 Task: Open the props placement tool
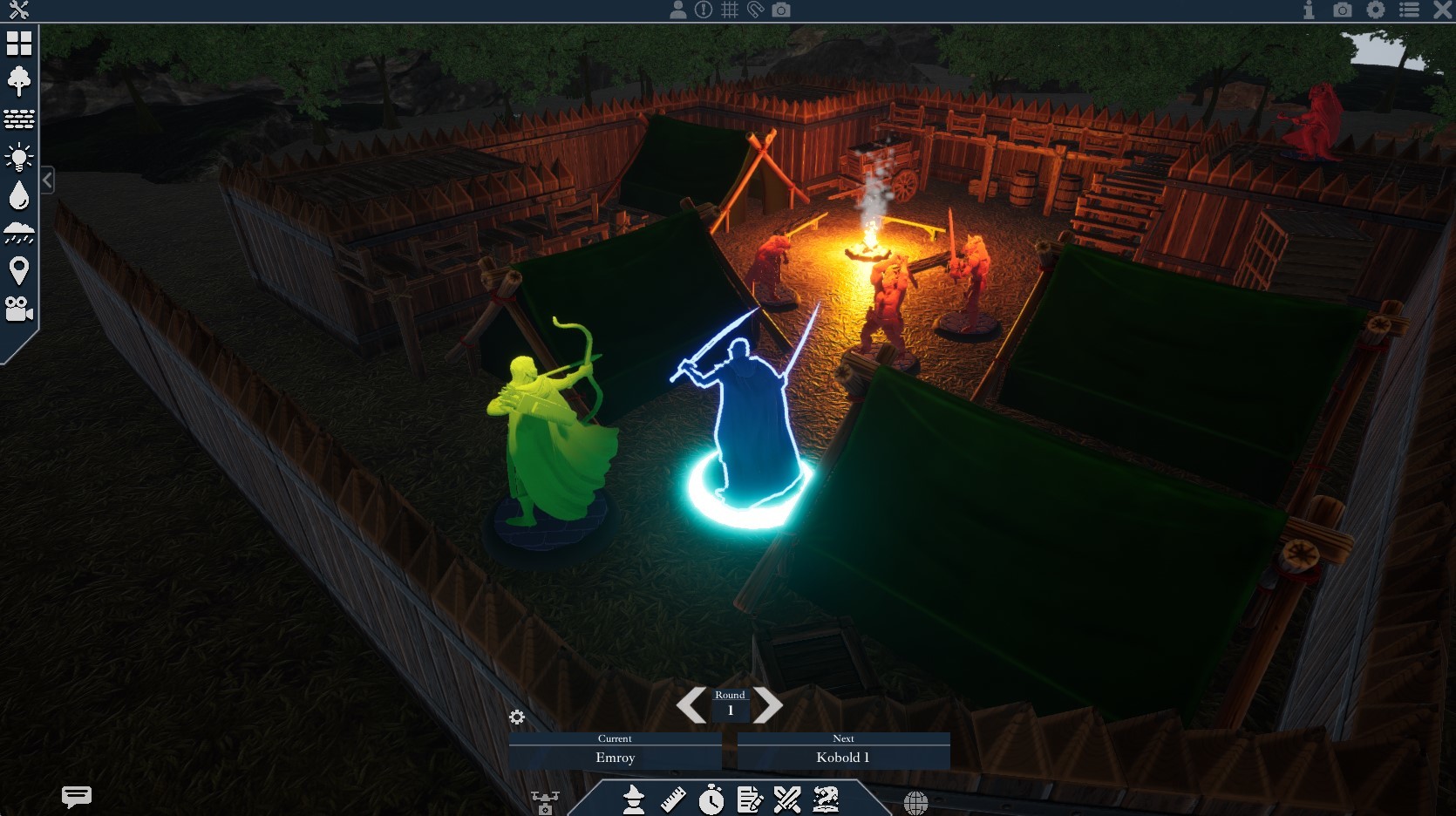(x=19, y=81)
